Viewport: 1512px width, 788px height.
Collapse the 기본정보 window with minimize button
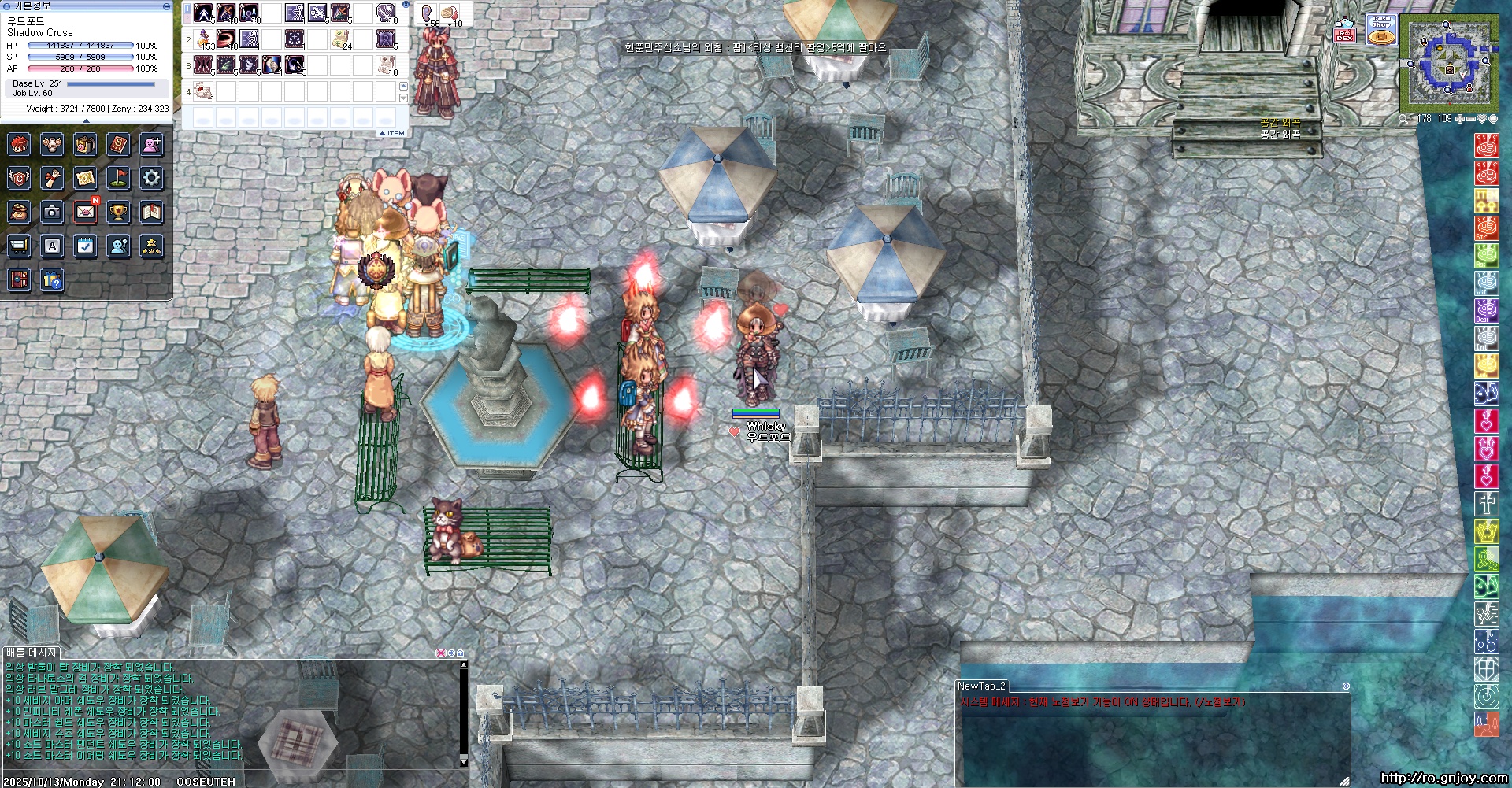click(x=166, y=6)
